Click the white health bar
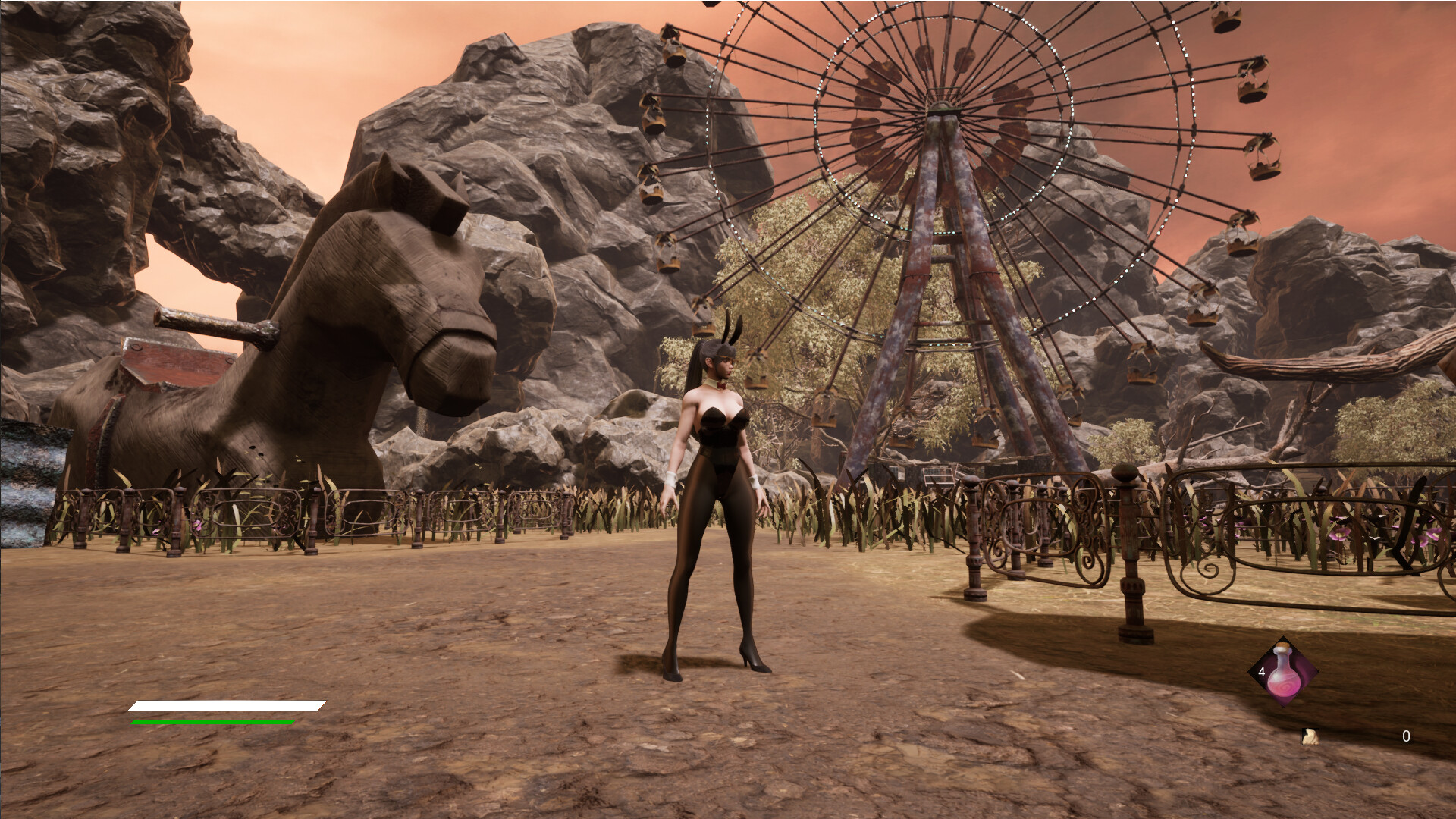This screenshot has height=819, width=1456. 226,706
